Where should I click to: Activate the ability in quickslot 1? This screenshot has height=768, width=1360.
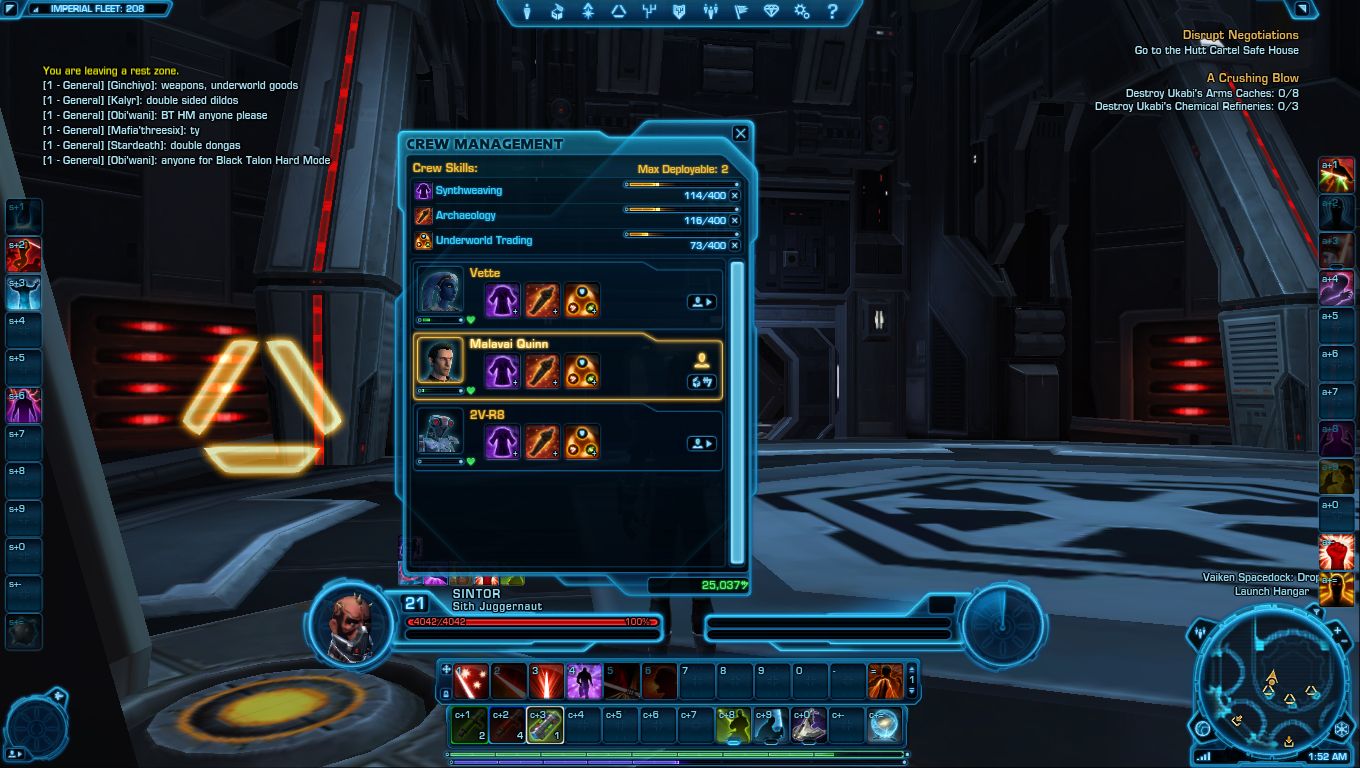[x=471, y=682]
